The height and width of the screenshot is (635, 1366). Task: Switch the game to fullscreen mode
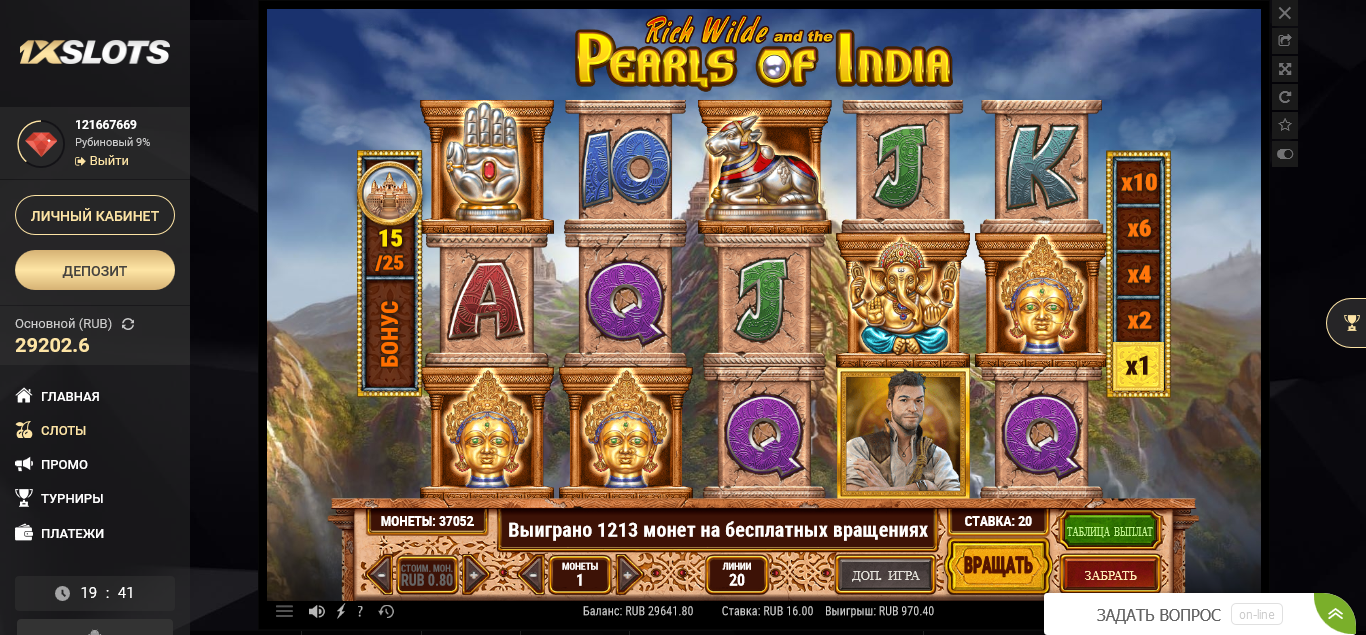click(x=1285, y=69)
